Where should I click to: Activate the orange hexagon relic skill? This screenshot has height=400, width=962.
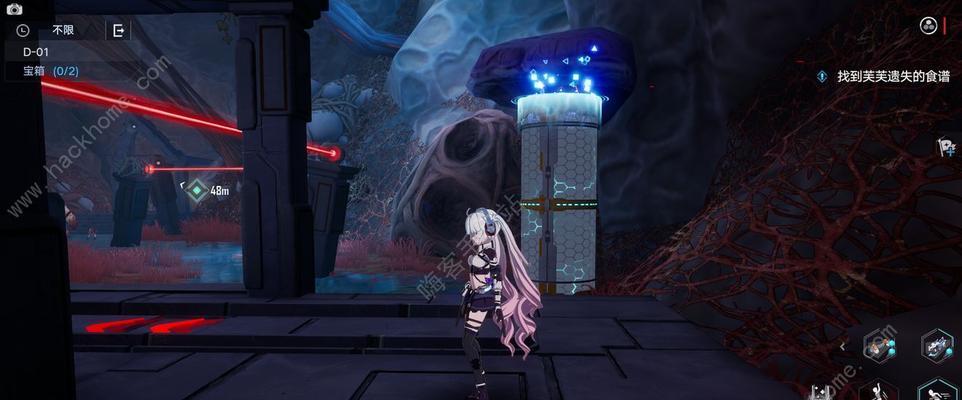[880, 346]
